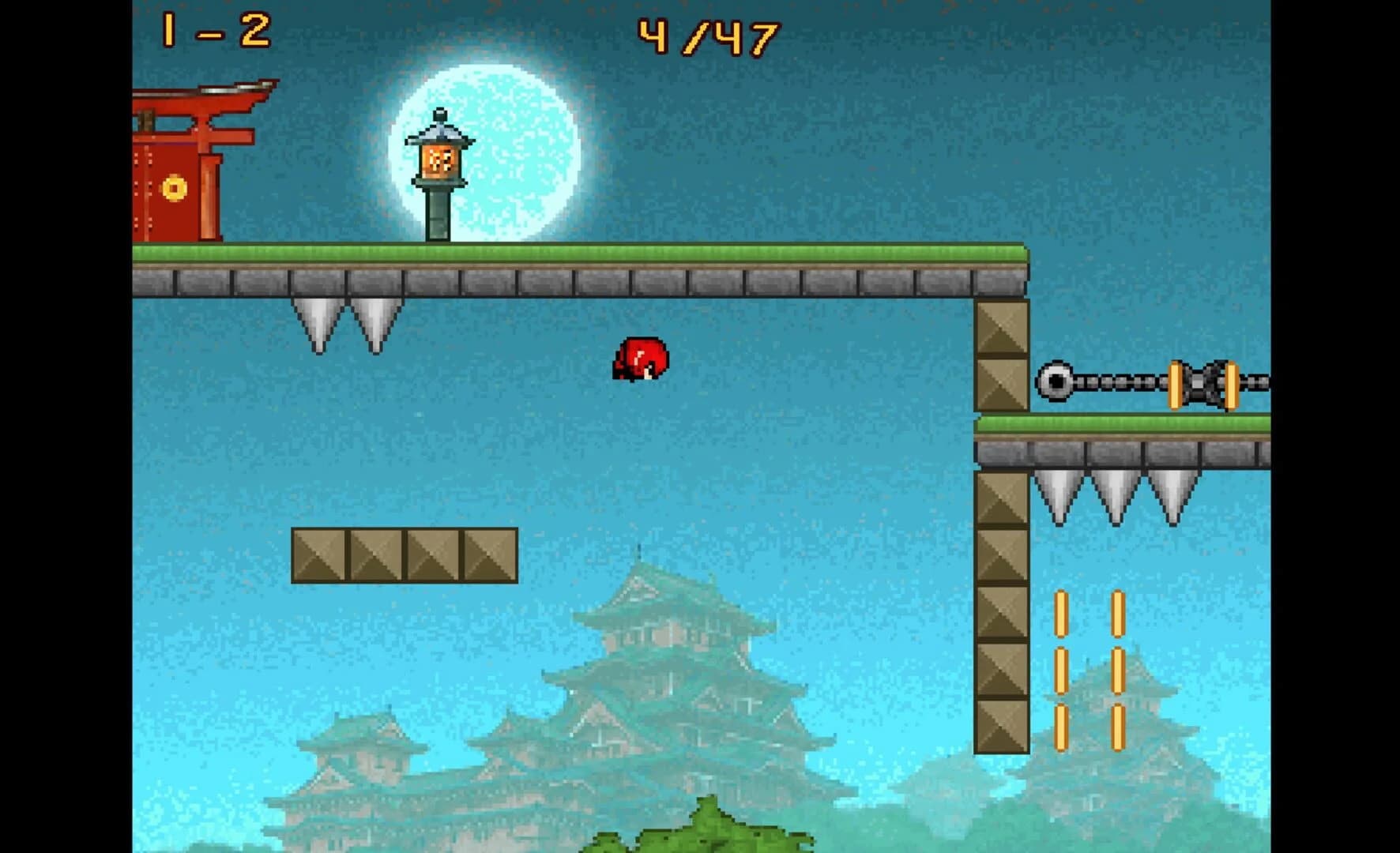Click the winch mechanism holding the chain
Image resolution: width=1400 pixels, height=853 pixels.
(x=1201, y=379)
